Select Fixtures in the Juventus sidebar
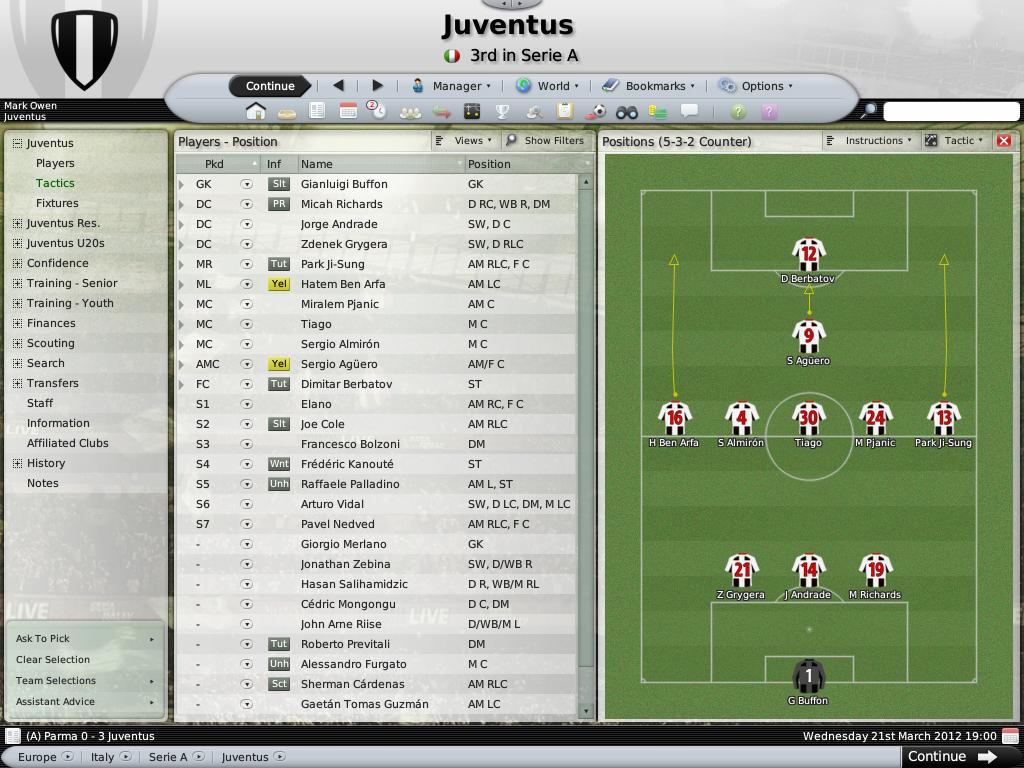This screenshot has height=768, width=1024. pos(57,203)
